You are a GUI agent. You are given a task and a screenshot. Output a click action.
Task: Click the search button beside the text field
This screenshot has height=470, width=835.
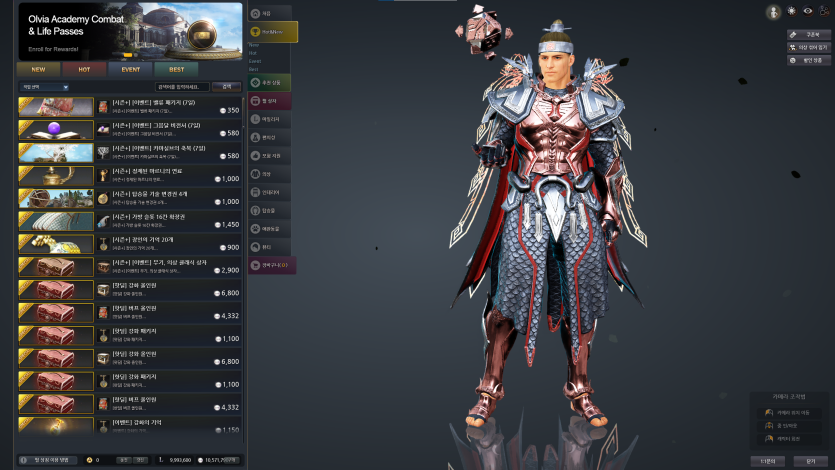pos(226,87)
